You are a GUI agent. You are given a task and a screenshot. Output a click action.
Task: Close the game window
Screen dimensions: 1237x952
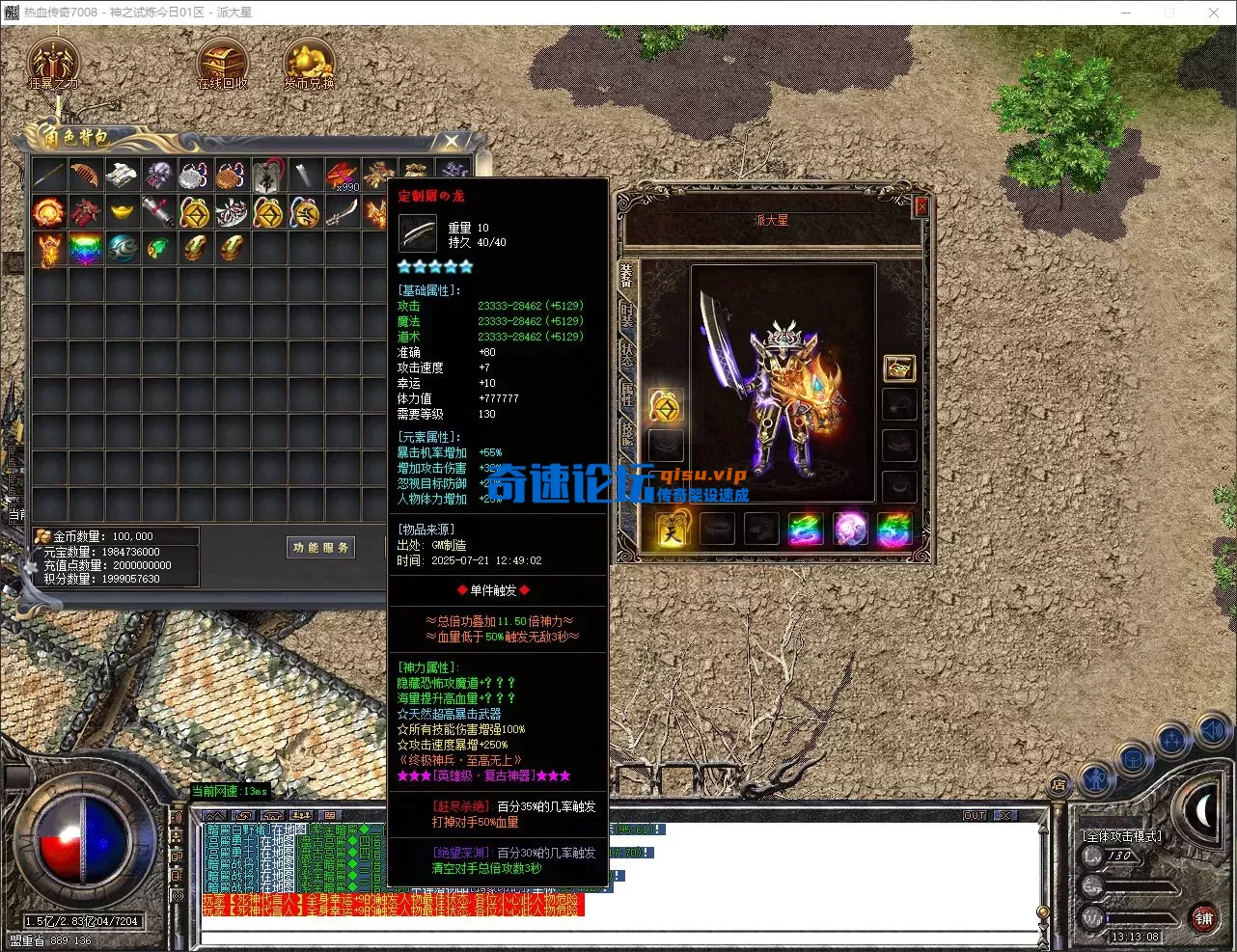coord(1214,13)
